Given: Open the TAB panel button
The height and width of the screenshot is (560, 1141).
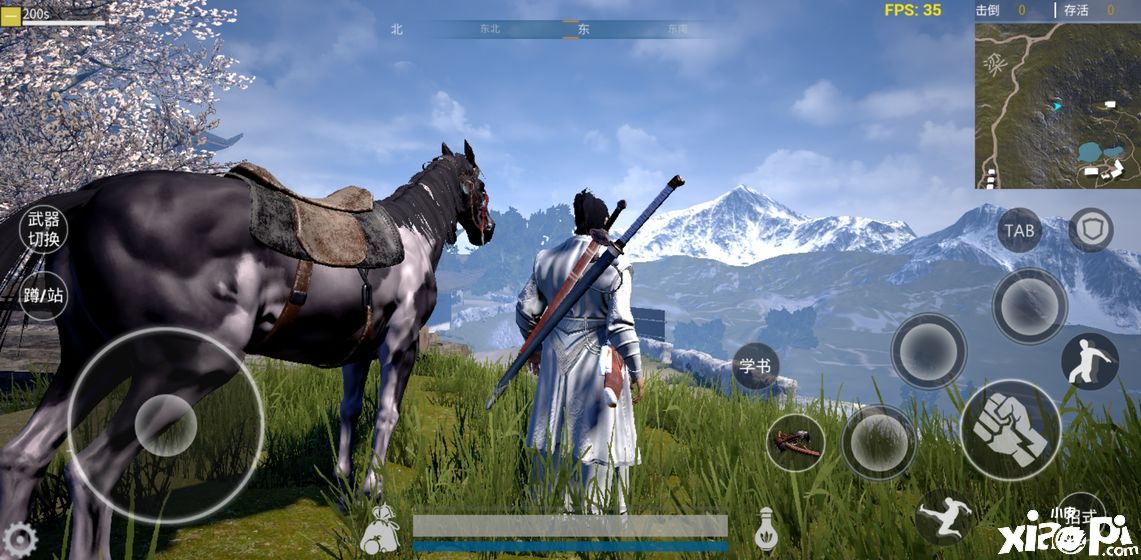Looking at the screenshot, I should [1019, 230].
